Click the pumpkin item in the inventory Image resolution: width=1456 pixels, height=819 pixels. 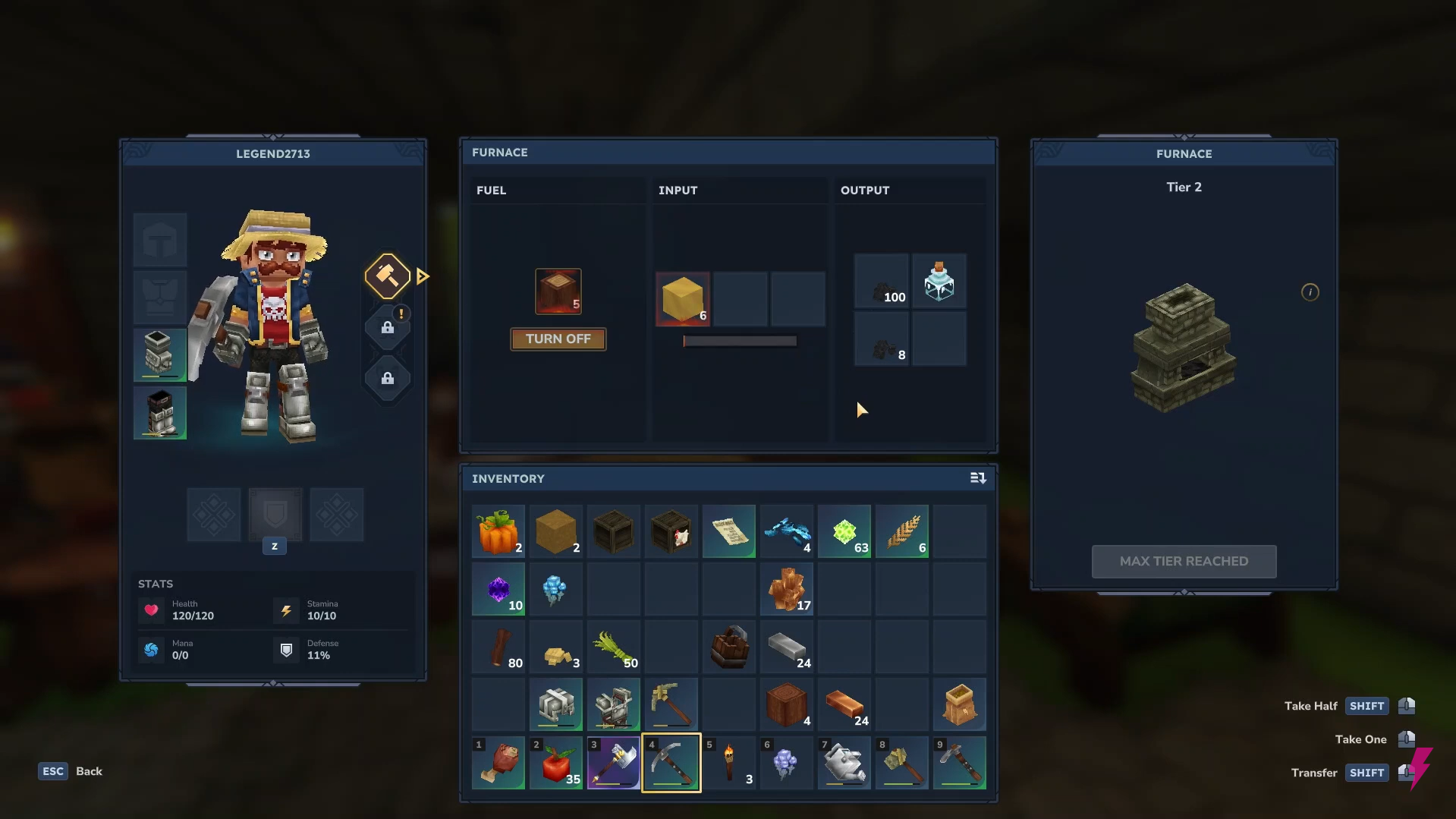click(x=498, y=531)
